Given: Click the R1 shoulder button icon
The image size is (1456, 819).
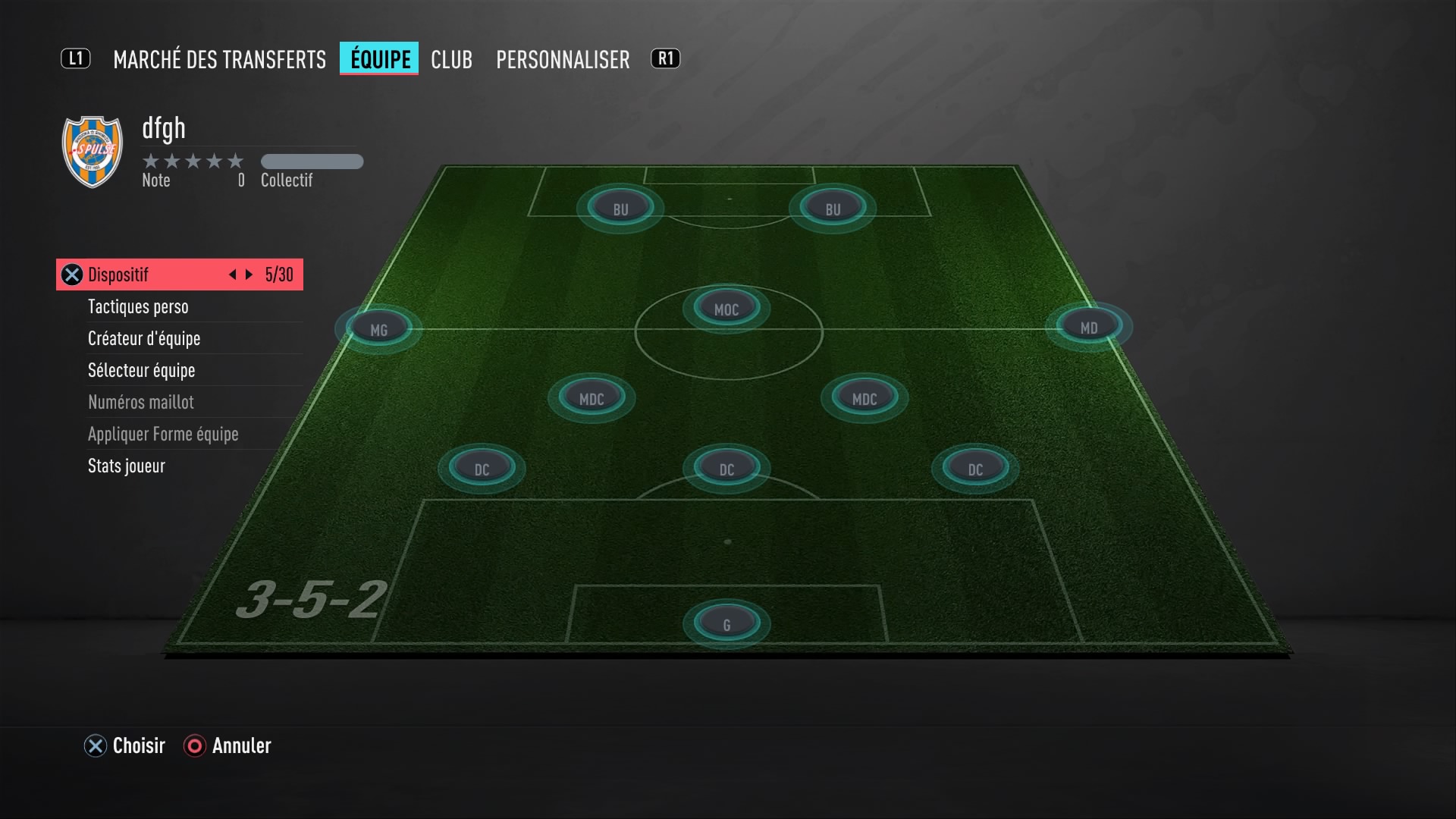Looking at the screenshot, I should tap(665, 59).
